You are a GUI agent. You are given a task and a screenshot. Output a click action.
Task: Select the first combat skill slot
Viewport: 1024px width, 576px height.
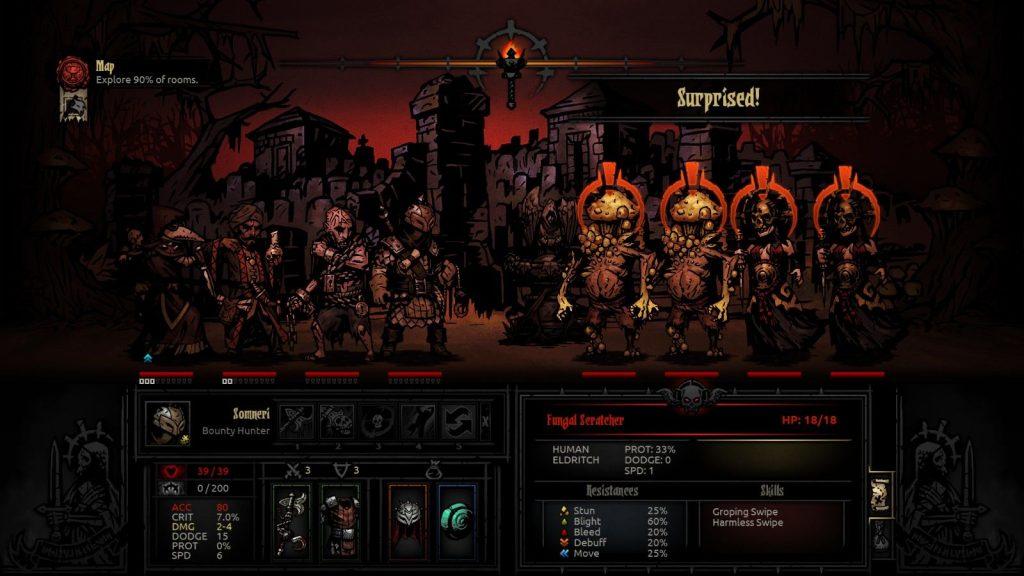[298, 421]
